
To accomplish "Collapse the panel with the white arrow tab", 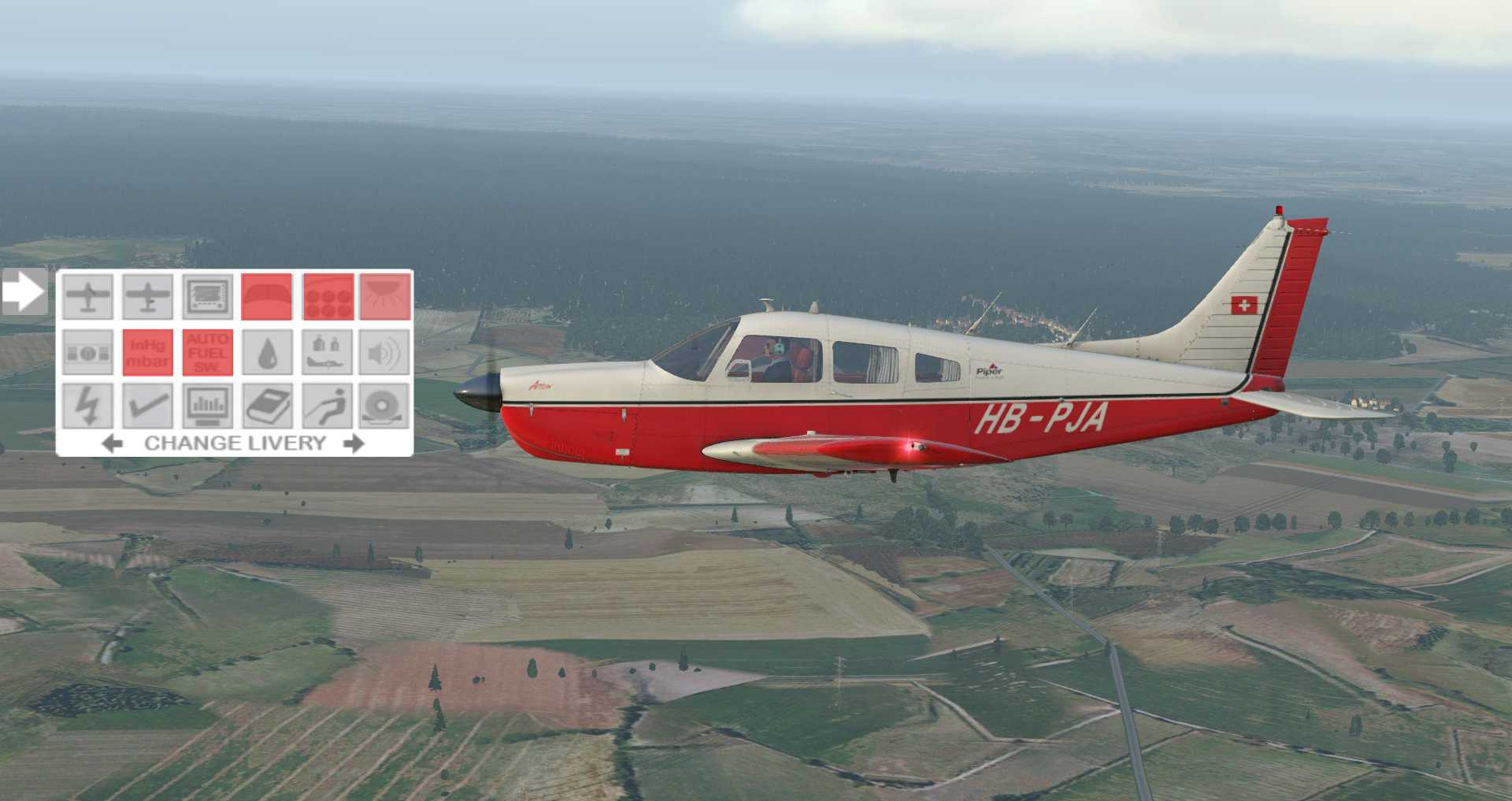I will click(24, 292).
